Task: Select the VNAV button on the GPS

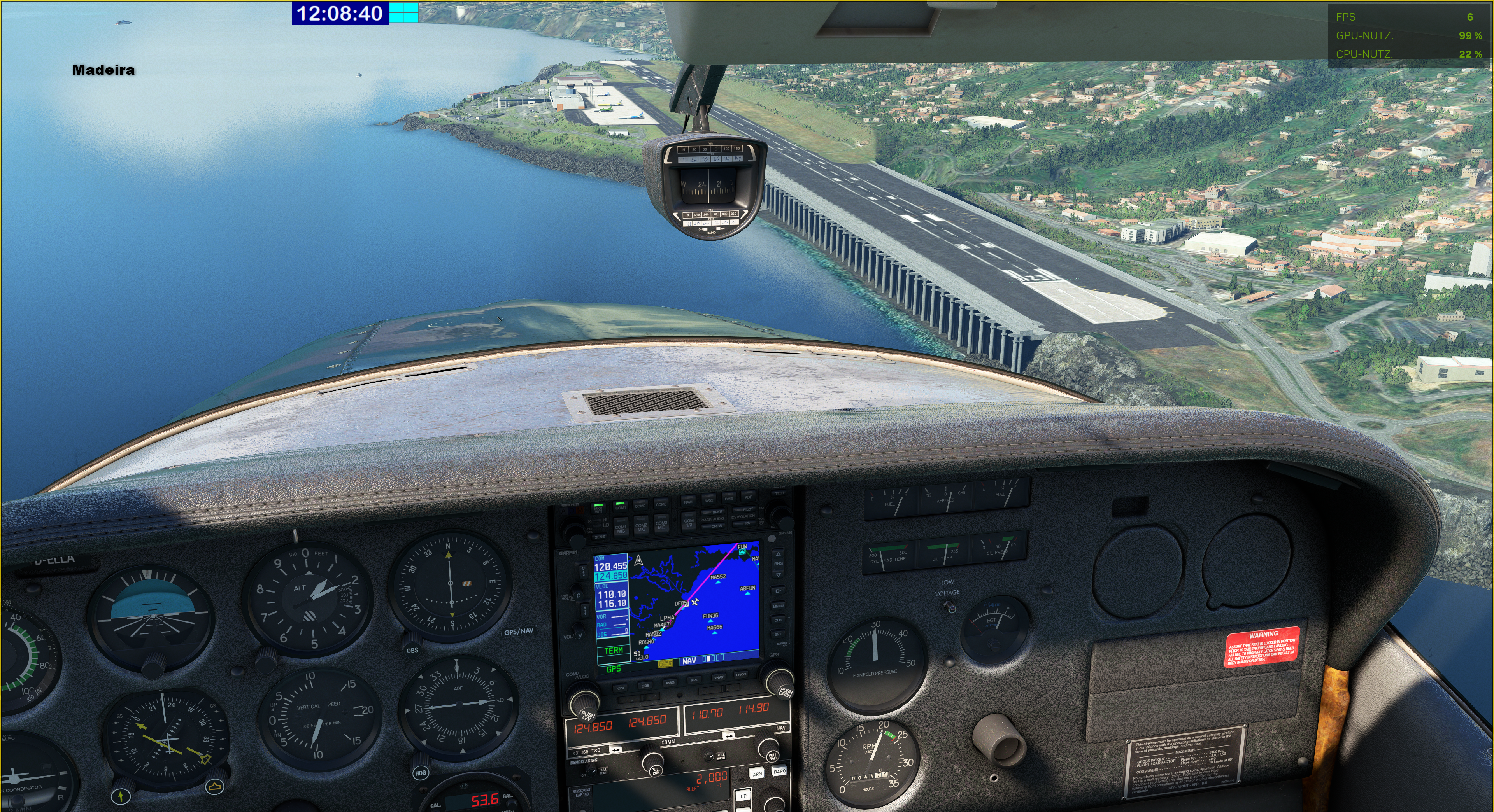Action: coord(719,677)
